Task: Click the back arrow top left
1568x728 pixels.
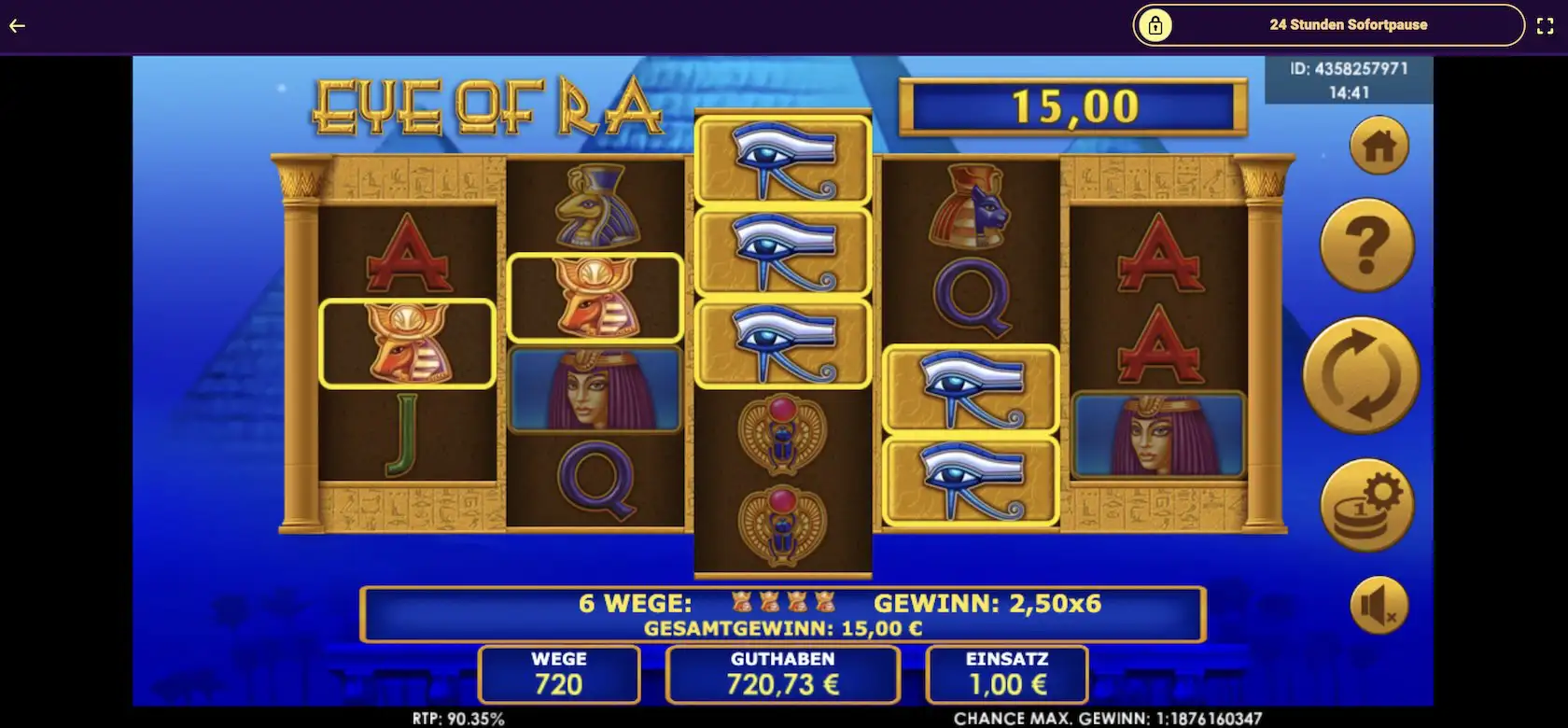Action: (x=16, y=26)
